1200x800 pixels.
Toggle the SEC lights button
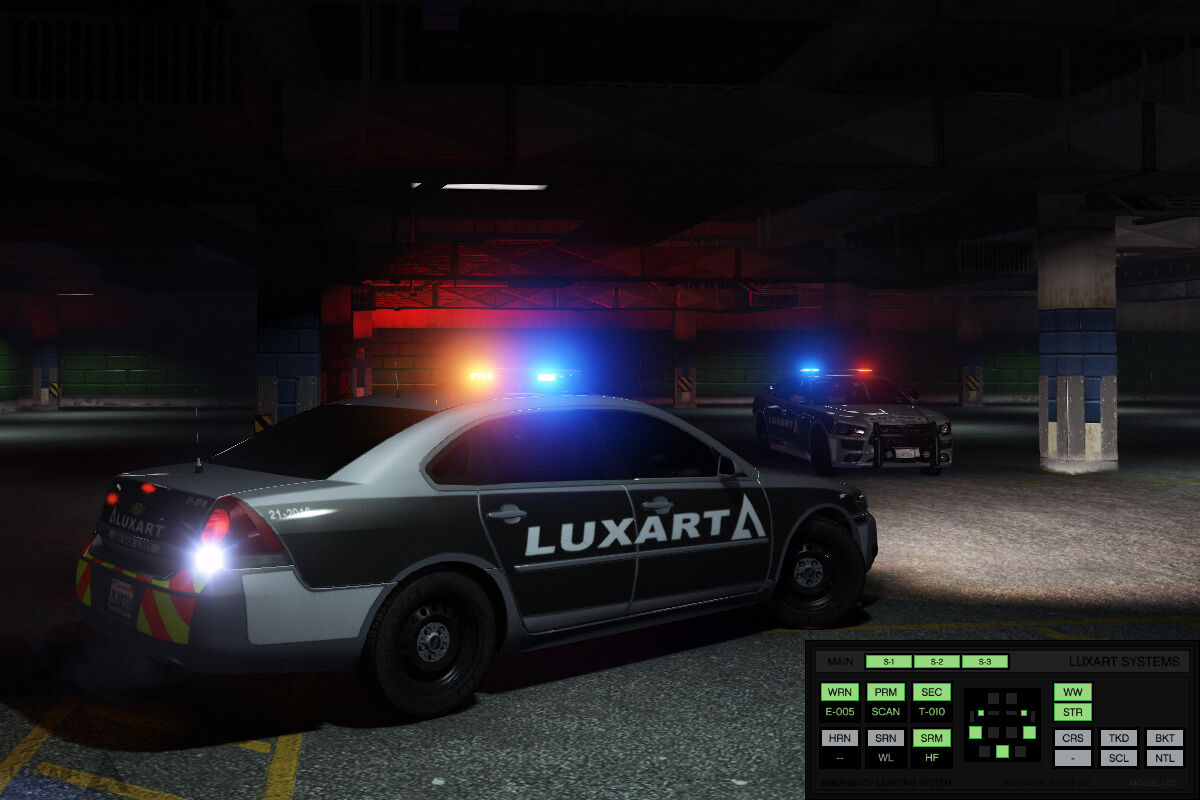pos(931,692)
